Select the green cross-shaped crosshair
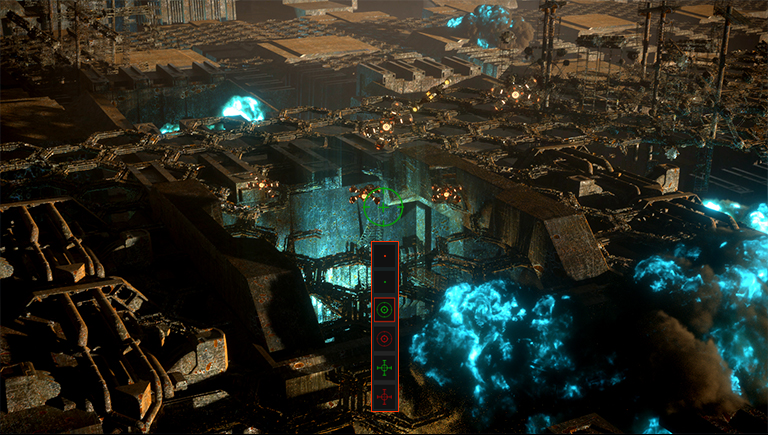The width and height of the screenshot is (768, 435). 385,368
